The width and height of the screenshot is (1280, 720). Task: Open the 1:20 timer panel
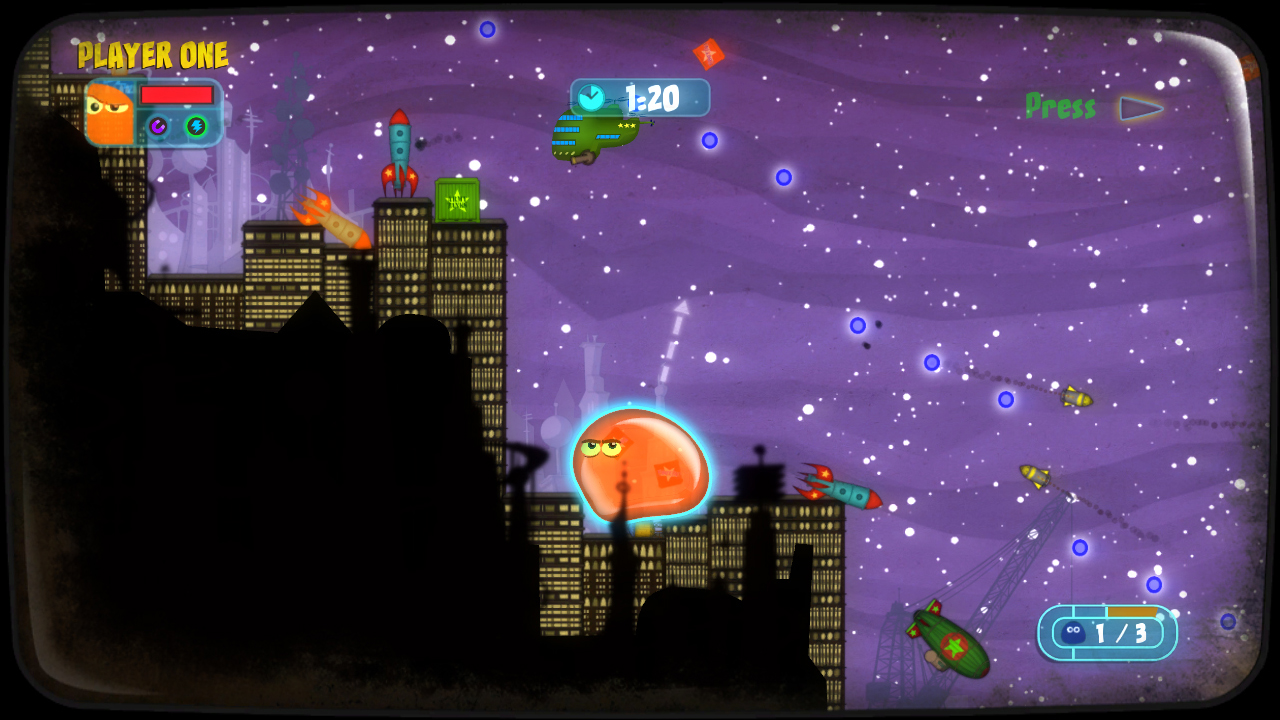(x=640, y=98)
